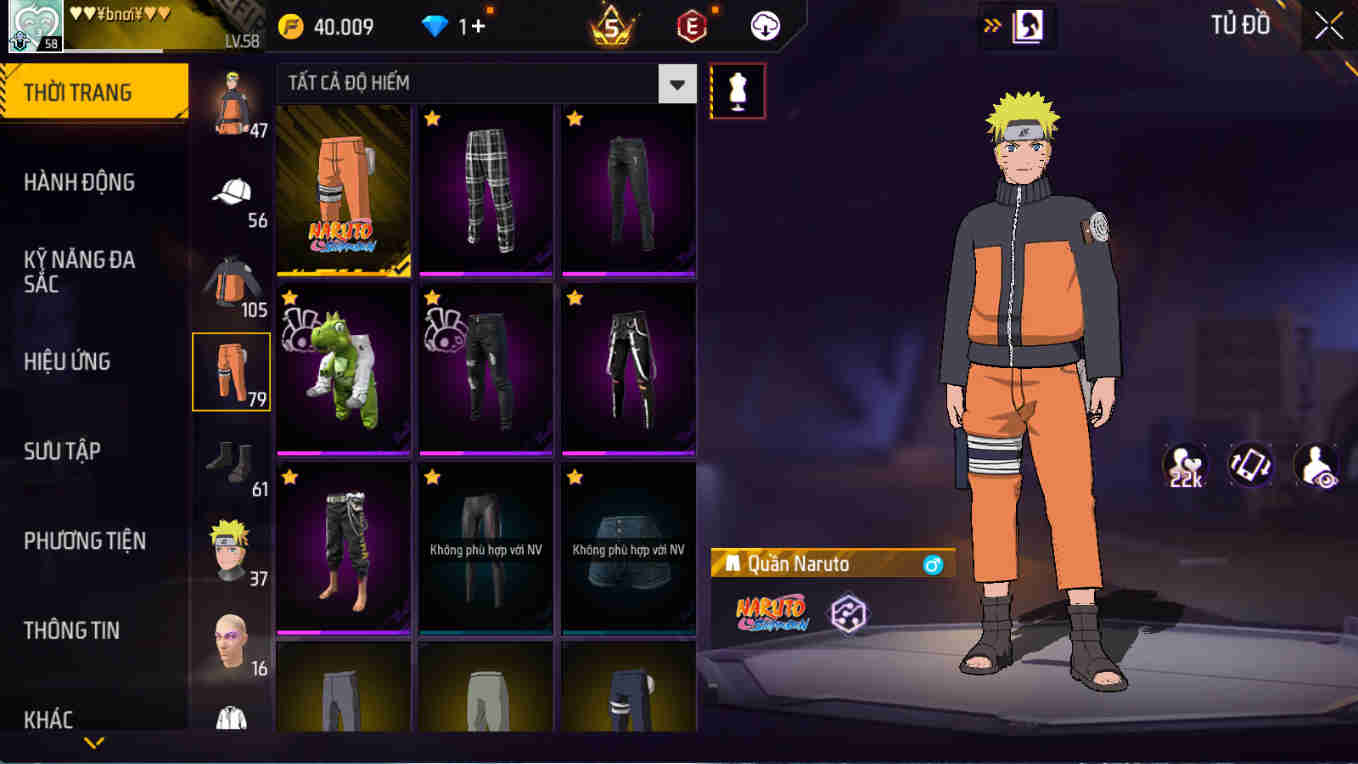
Task: Open the mannequin outfit preview icon
Action: coord(737,90)
